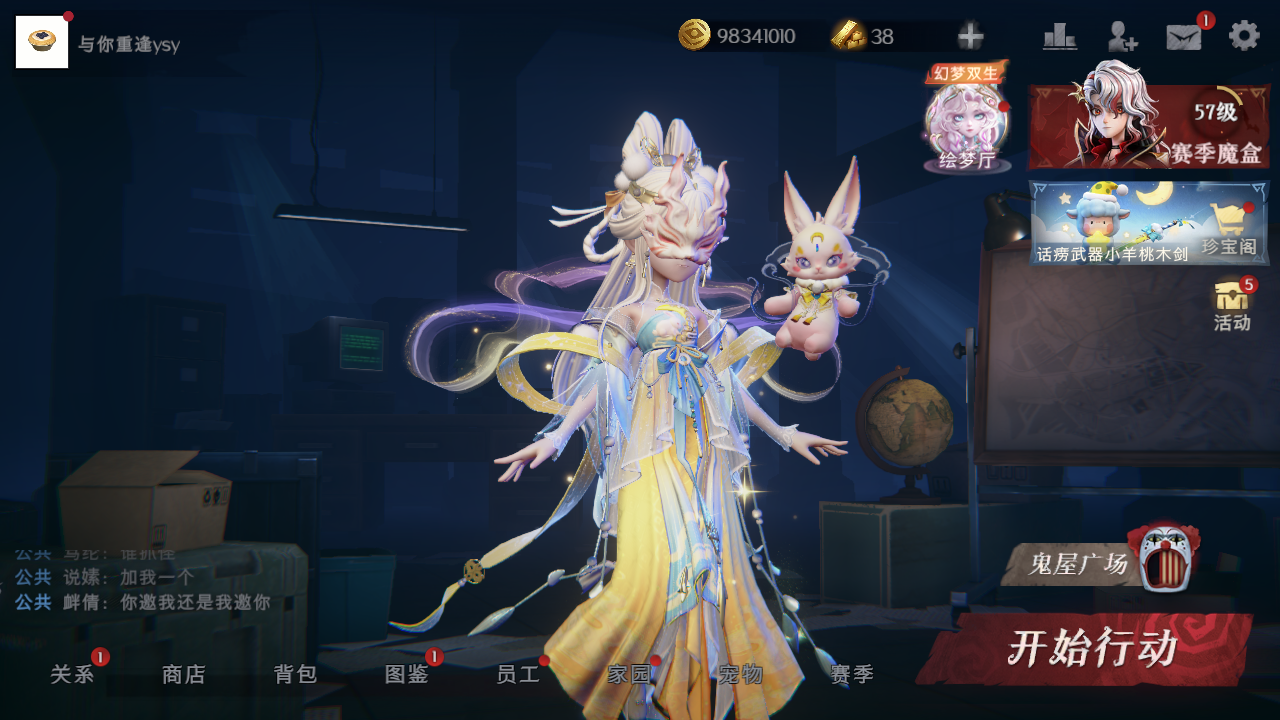Open the 员工 staff menu

pyautogui.click(x=518, y=675)
